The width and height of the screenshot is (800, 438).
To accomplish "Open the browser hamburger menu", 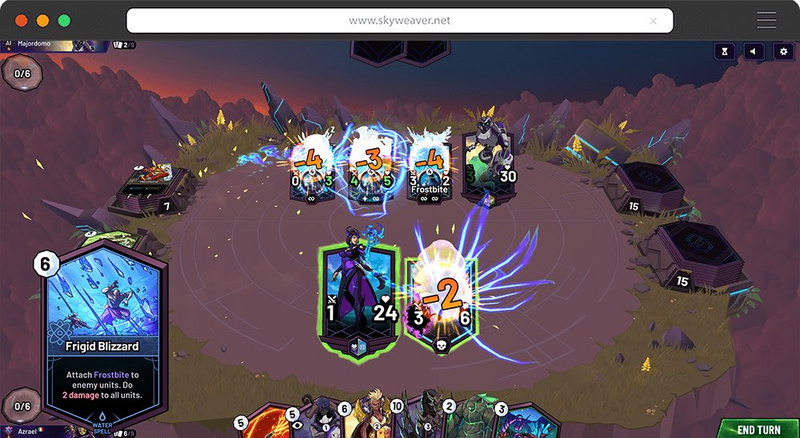I will coord(767,20).
